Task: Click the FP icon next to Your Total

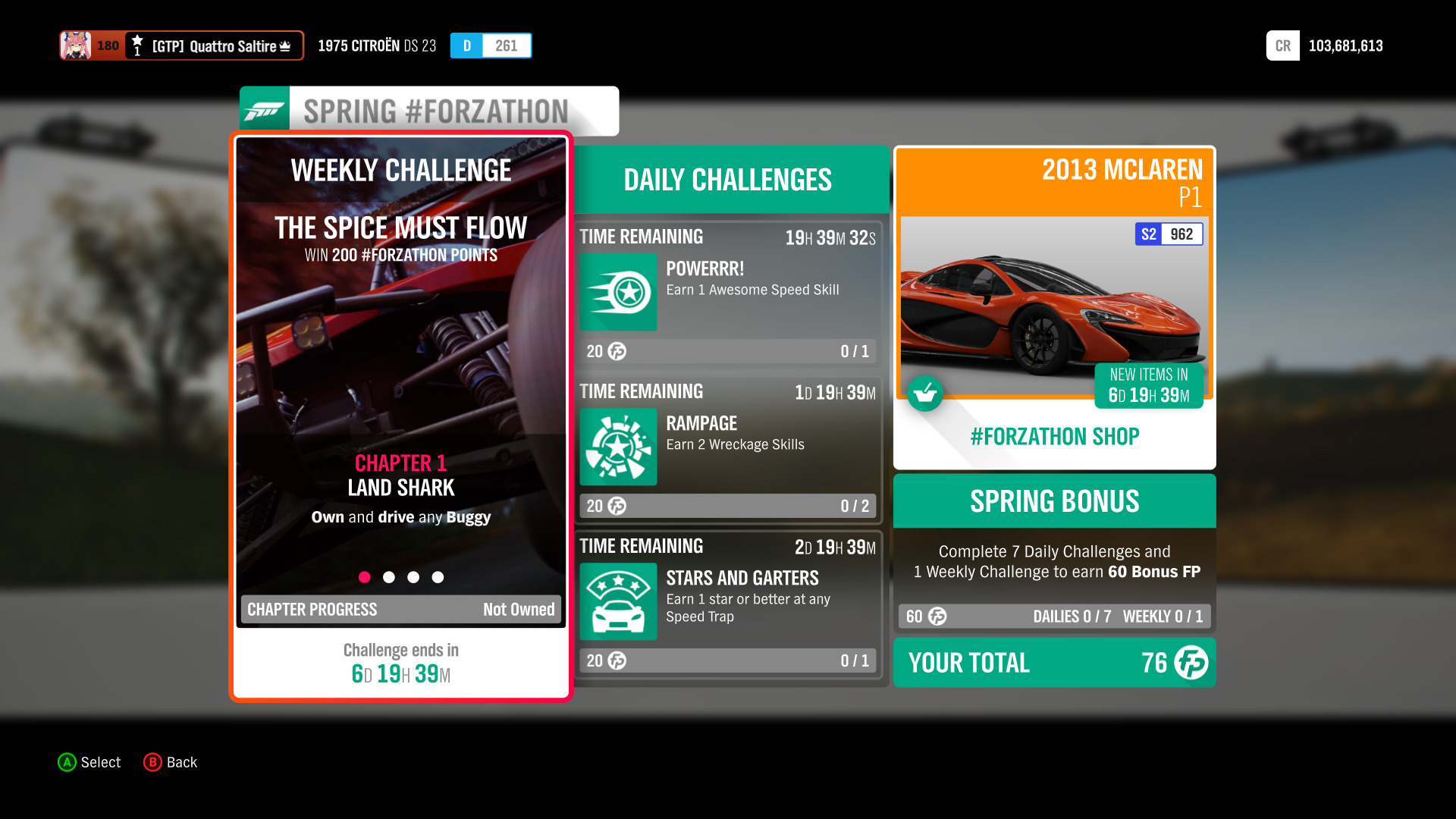Action: click(1192, 663)
